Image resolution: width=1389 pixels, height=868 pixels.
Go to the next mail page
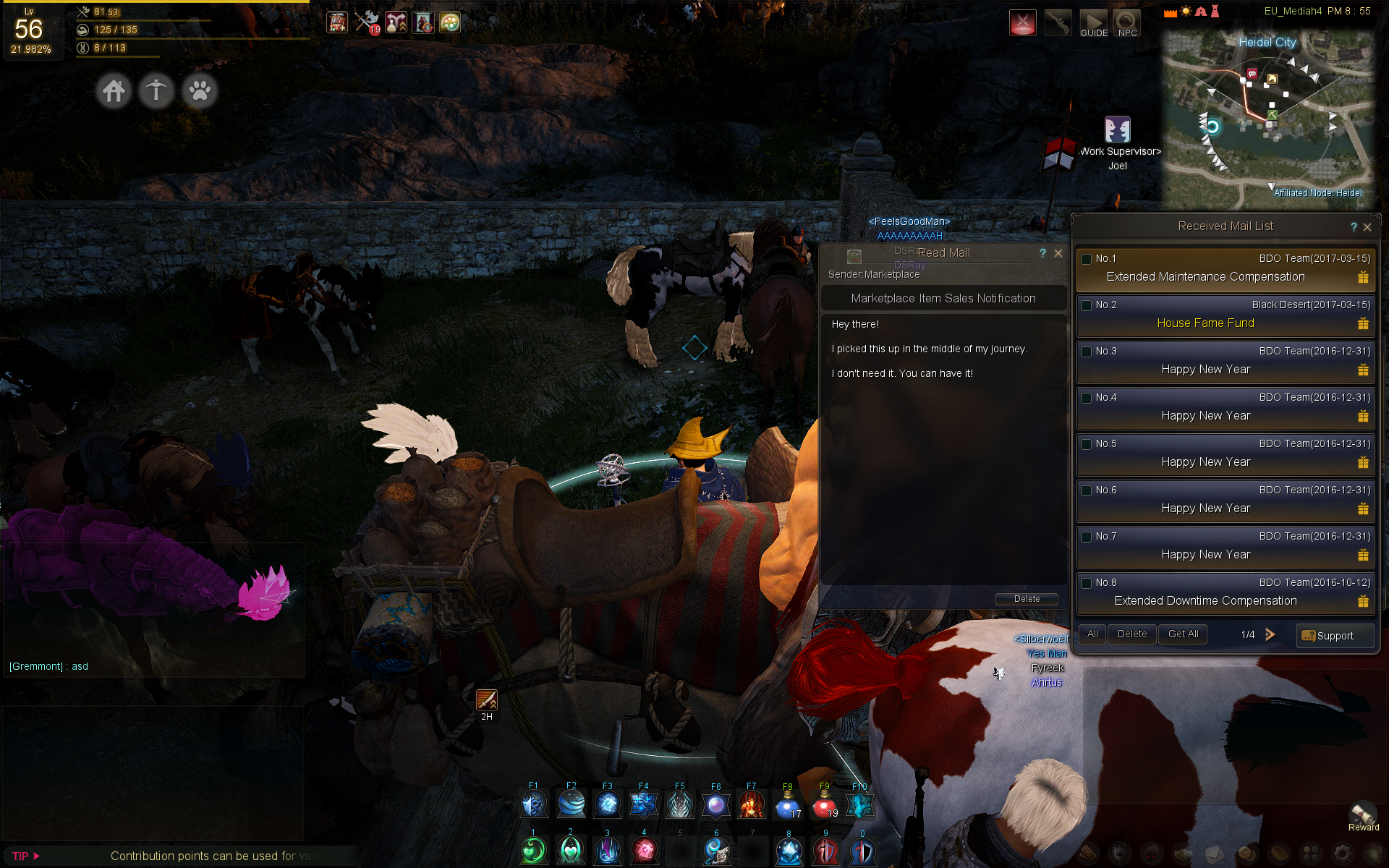1270,634
